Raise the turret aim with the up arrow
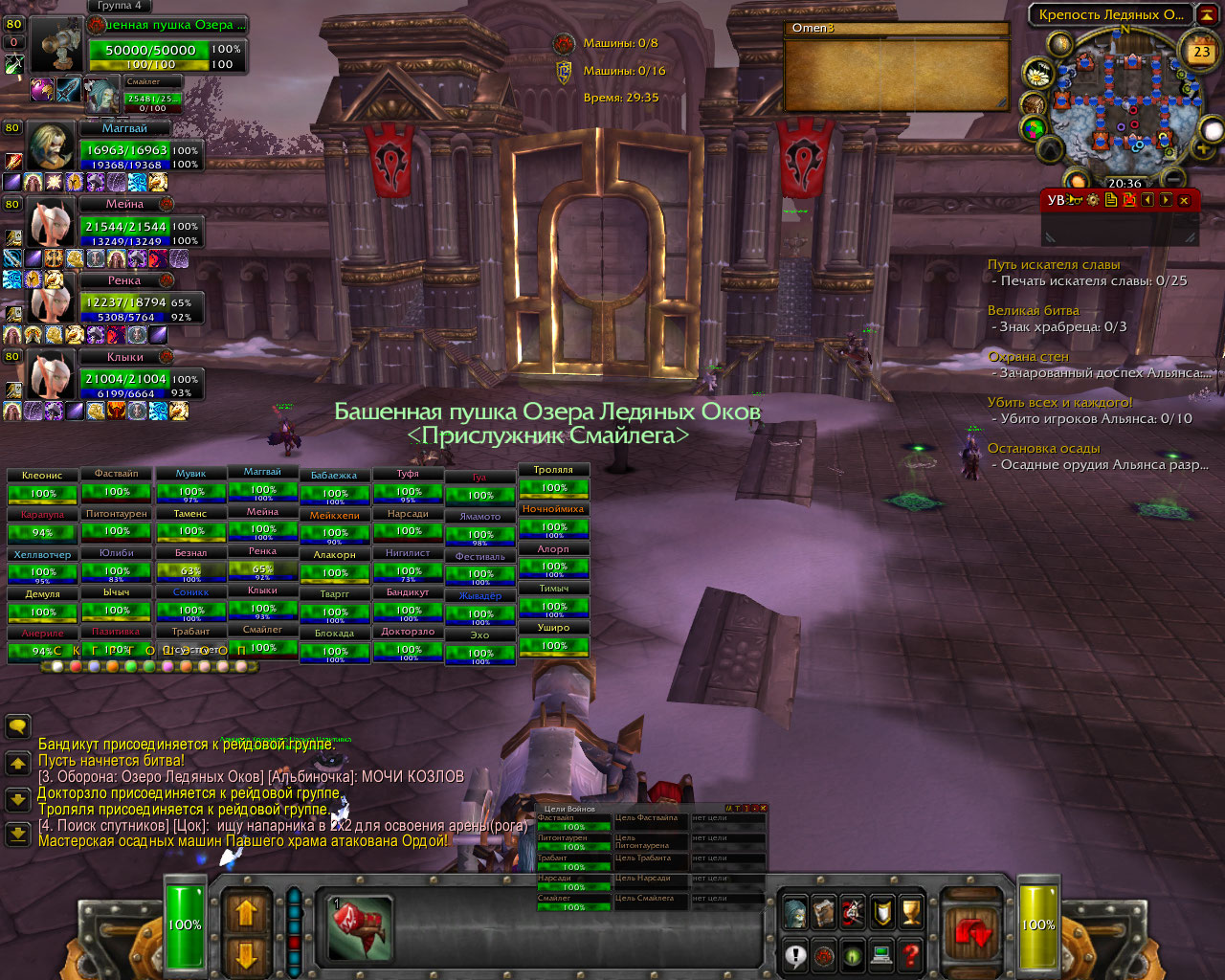 point(246,911)
